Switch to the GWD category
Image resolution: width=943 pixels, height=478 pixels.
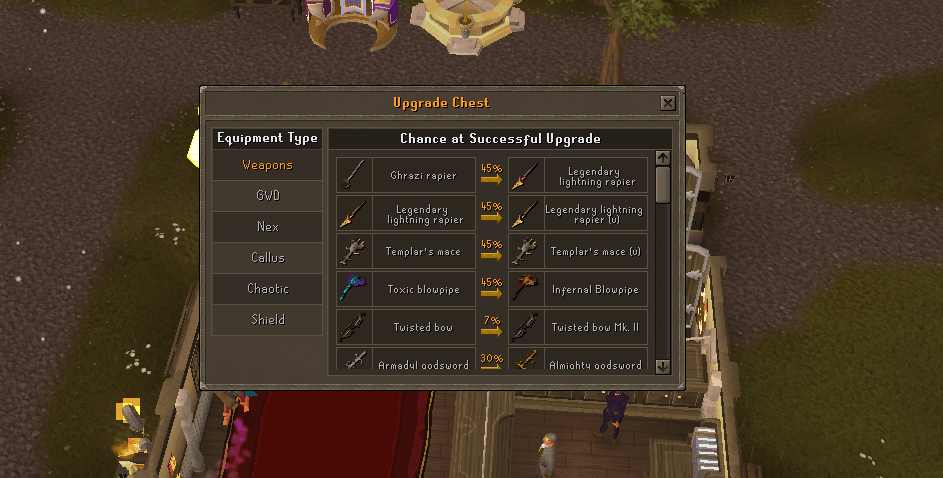pyautogui.click(x=267, y=196)
